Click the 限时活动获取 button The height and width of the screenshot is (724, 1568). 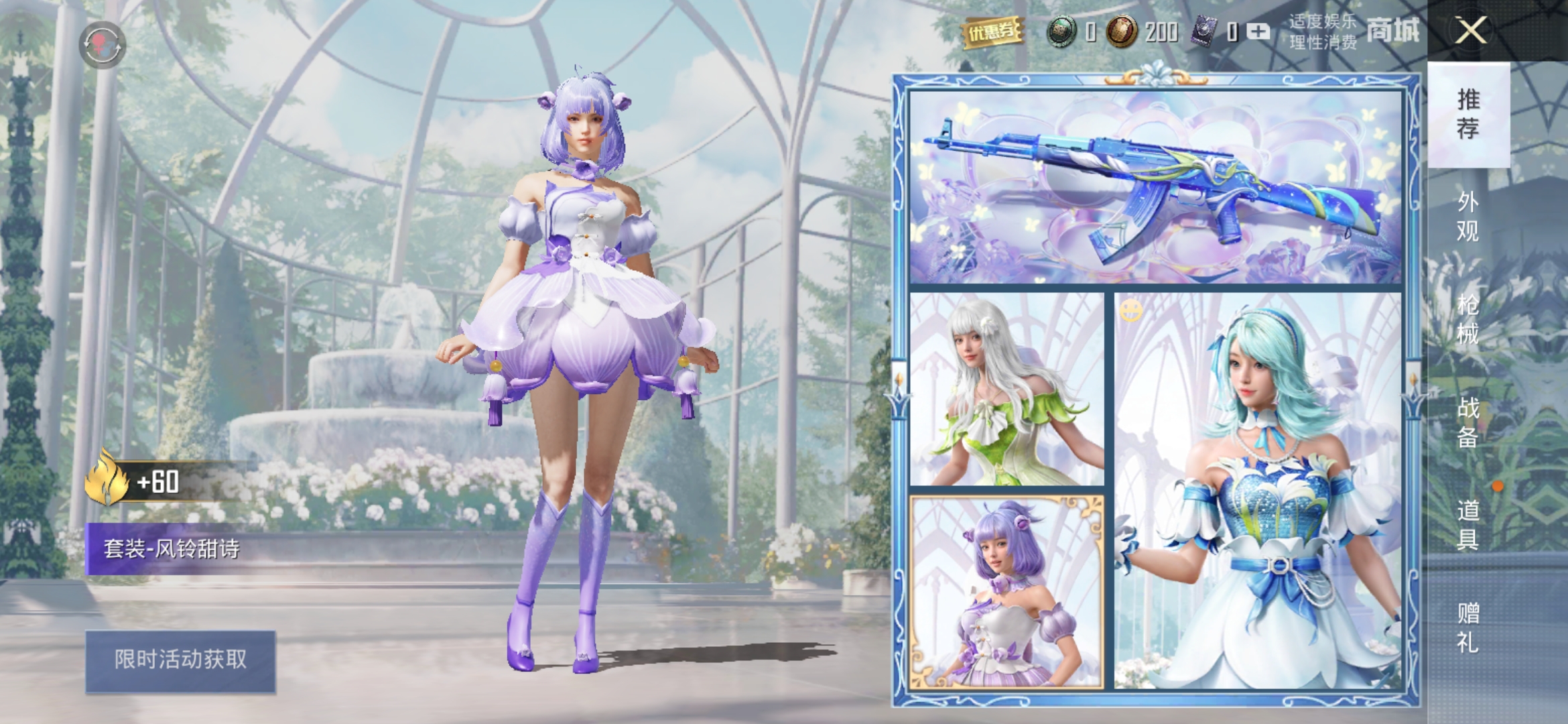[x=180, y=660]
